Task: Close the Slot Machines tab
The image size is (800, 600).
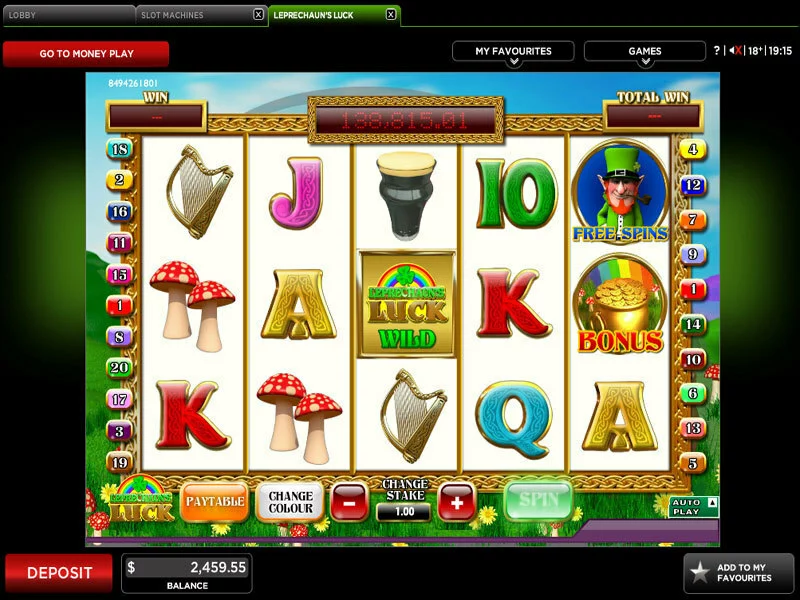Action: click(x=258, y=15)
